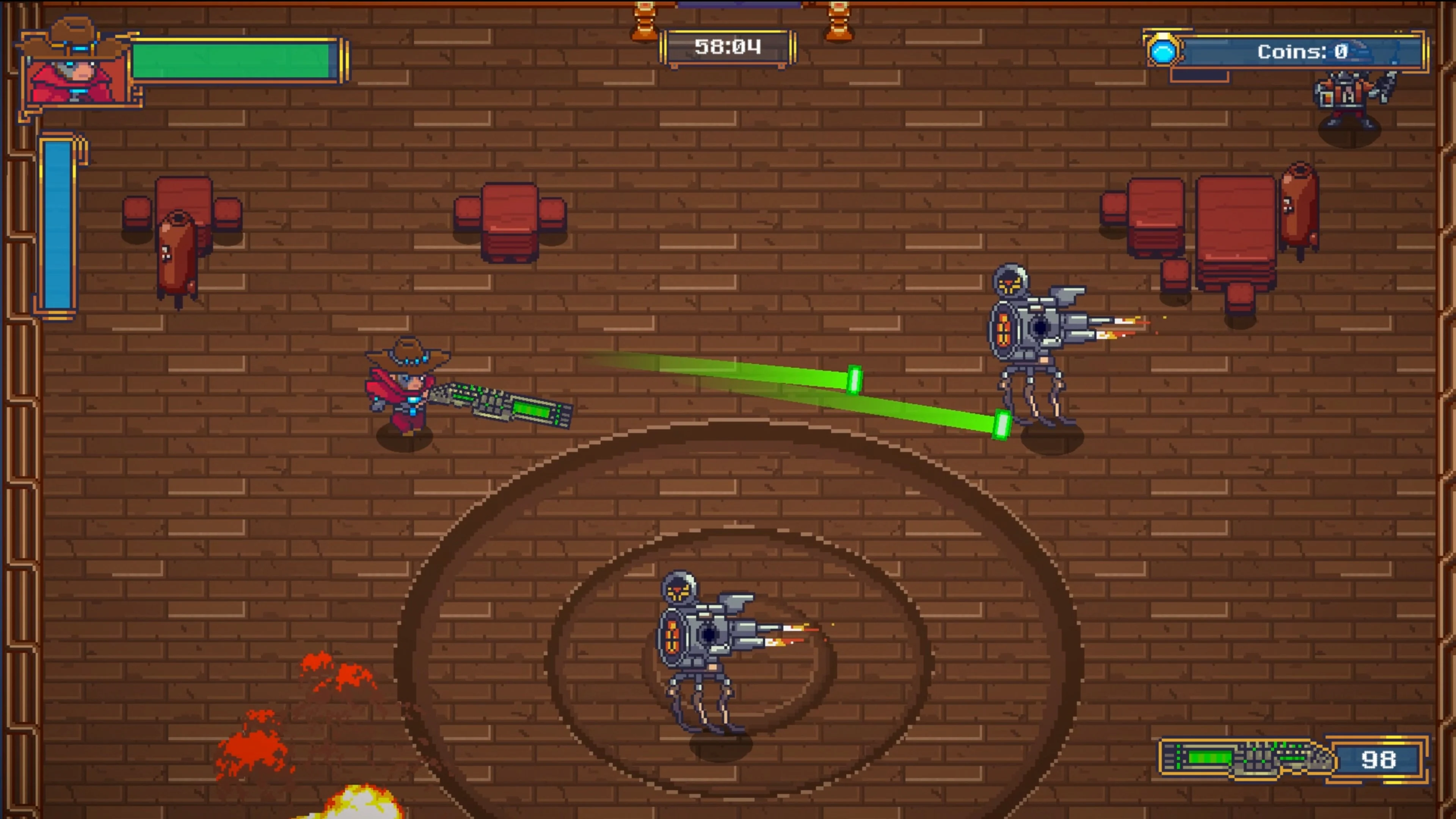Select the blue gem coin icon
Image resolution: width=1456 pixels, height=819 pixels.
(x=1164, y=53)
